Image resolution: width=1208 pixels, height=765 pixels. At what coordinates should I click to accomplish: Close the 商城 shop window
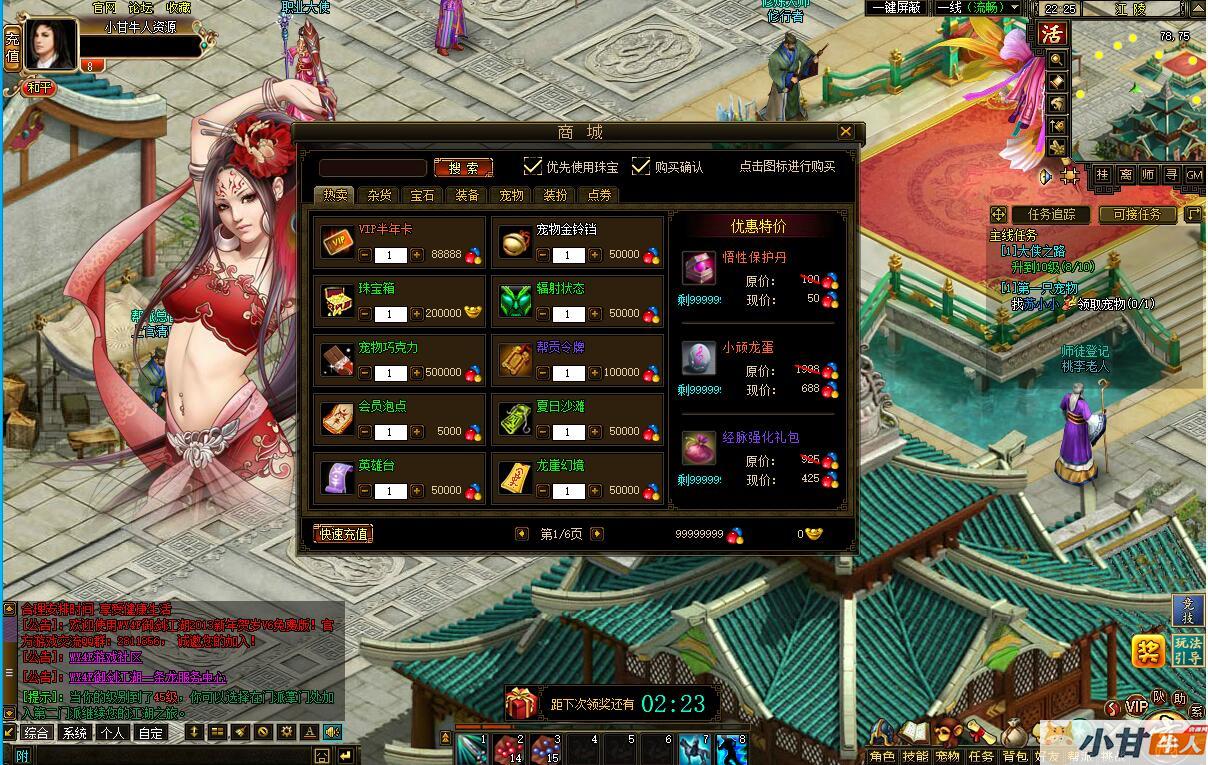tap(845, 132)
